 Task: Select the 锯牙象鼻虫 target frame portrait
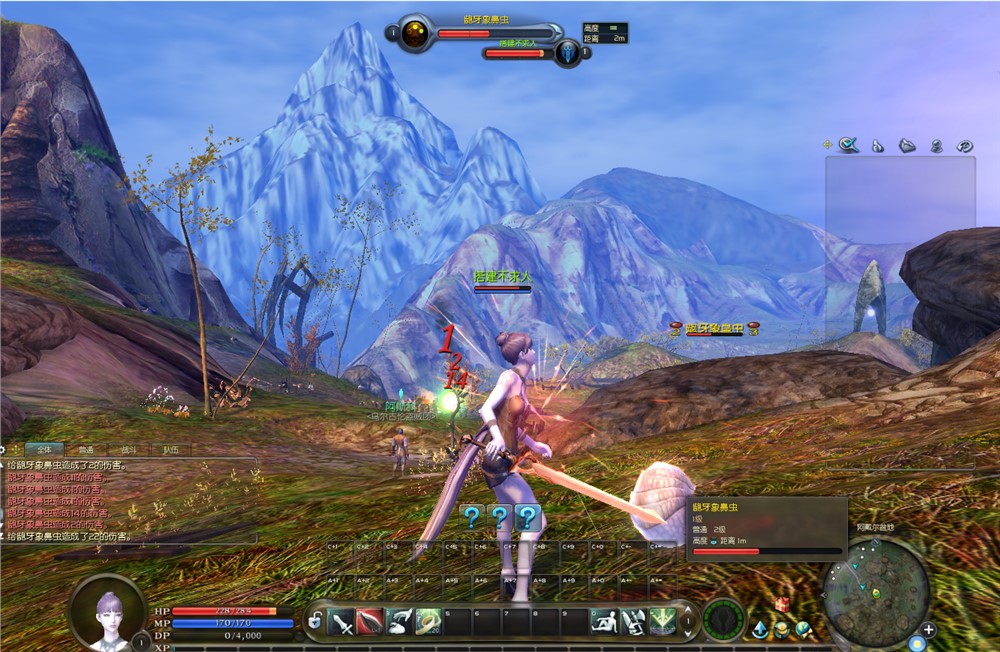(x=415, y=35)
